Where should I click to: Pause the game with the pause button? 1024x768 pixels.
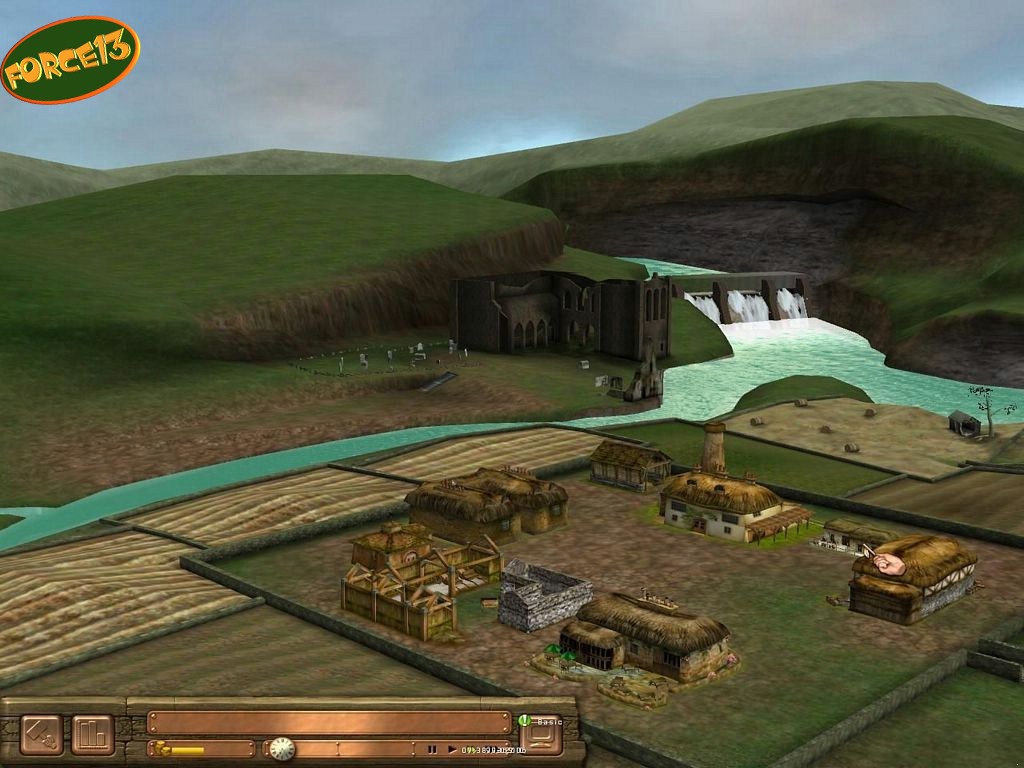pos(432,749)
